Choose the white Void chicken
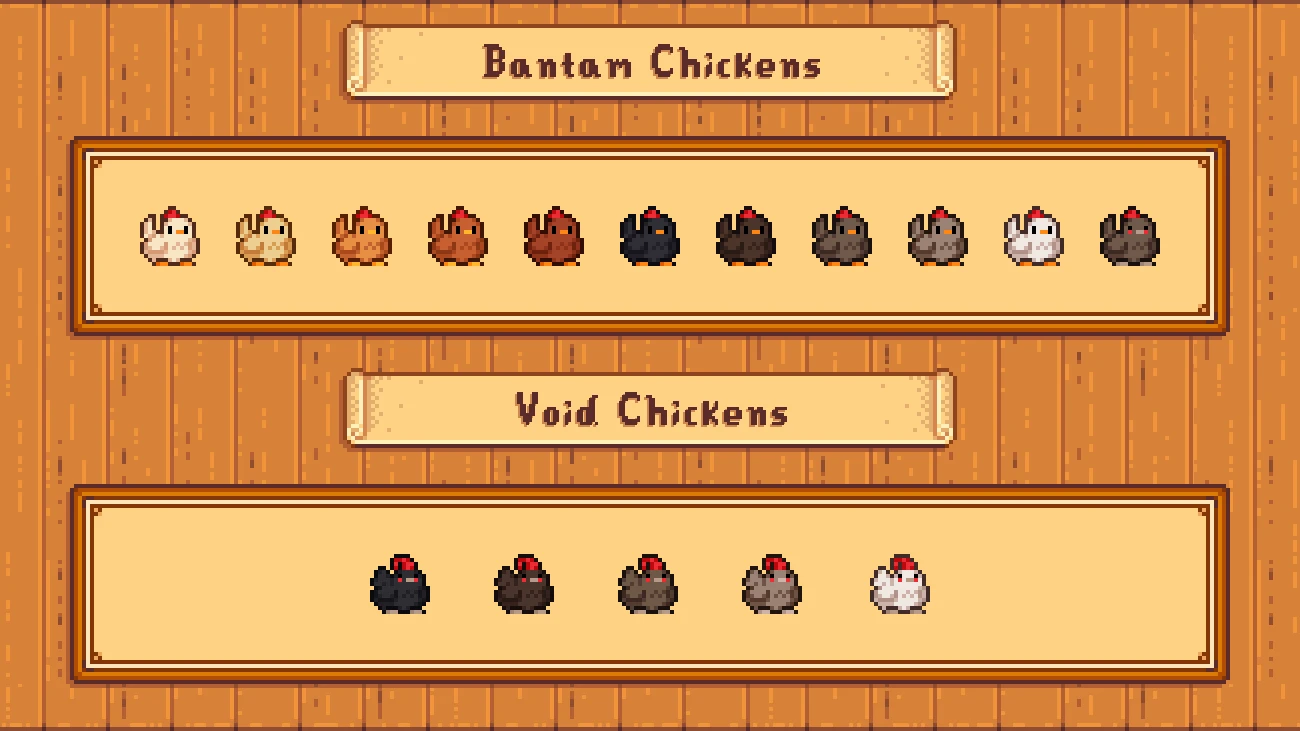 (899, 585)
